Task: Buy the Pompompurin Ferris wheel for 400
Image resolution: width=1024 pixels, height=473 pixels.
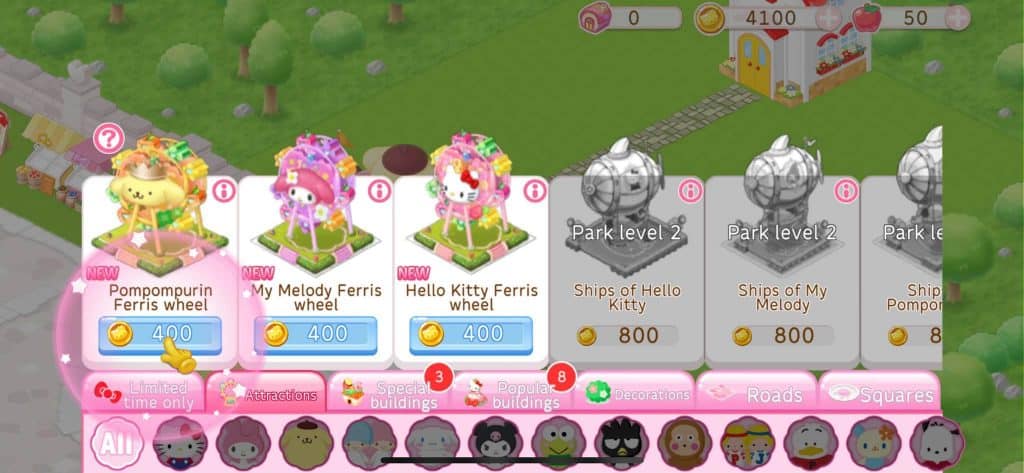Action: pos(160,334)
